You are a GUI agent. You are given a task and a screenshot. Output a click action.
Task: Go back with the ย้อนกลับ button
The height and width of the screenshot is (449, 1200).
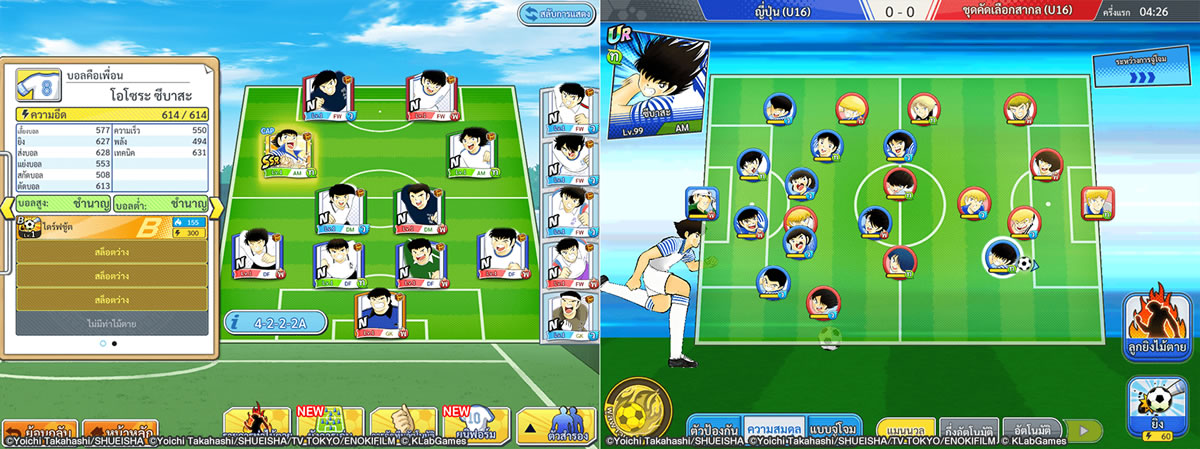pos(37,431)
